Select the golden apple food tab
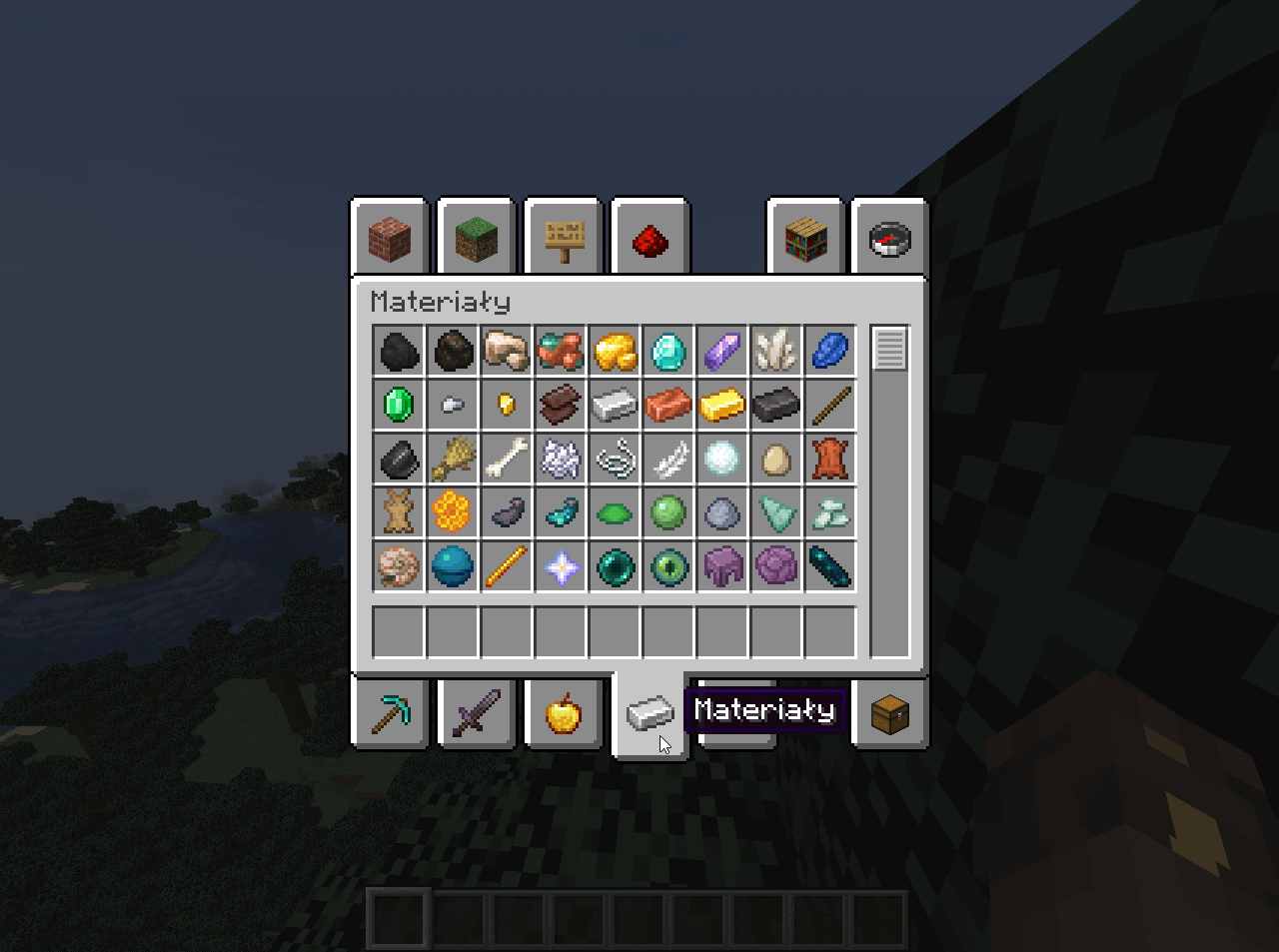Viewport: 1279px width, 952px height. [564, 713]
